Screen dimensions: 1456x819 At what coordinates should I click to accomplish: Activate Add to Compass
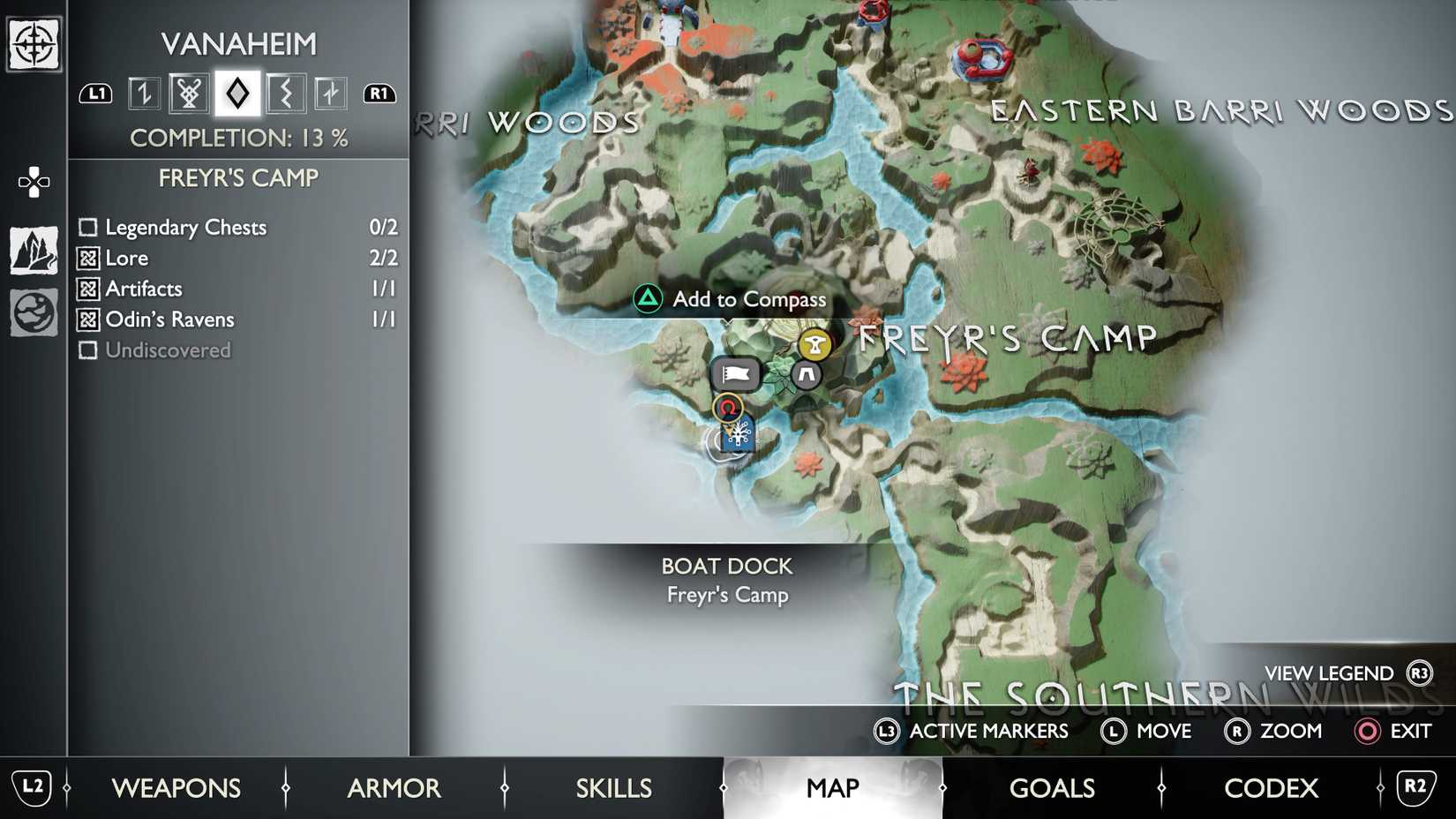pyautogui.click(x=748, y=300)
